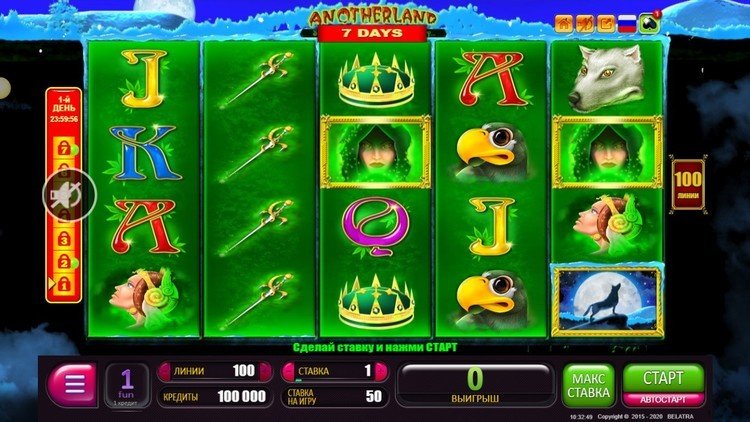The width and height of the screenshot is (750, 422).
Task: Toggle the crossed-out turbo runner icon
Action: click(x=585, y=23)
